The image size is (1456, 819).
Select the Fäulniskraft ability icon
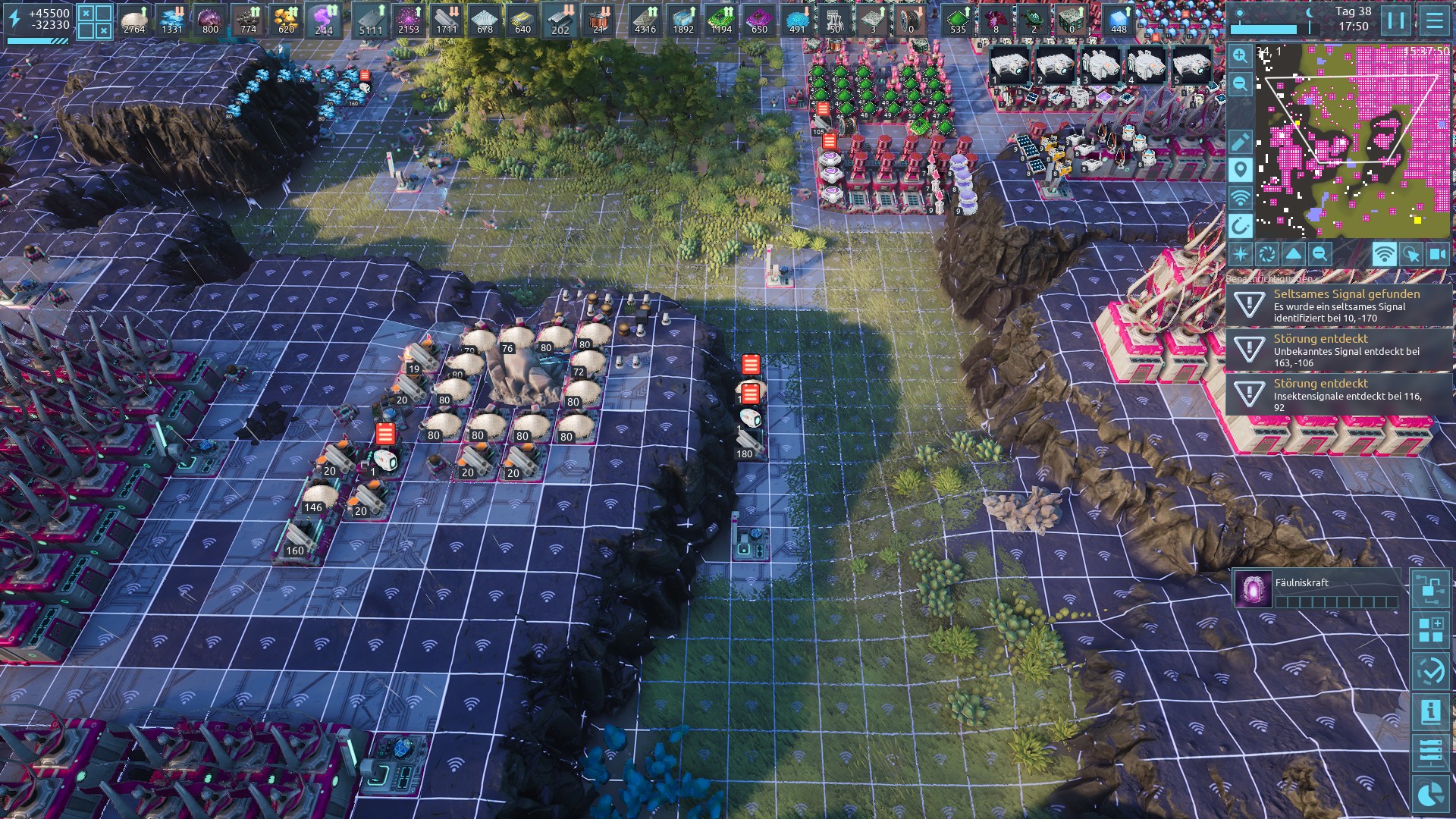click(x=1253, y=589)
